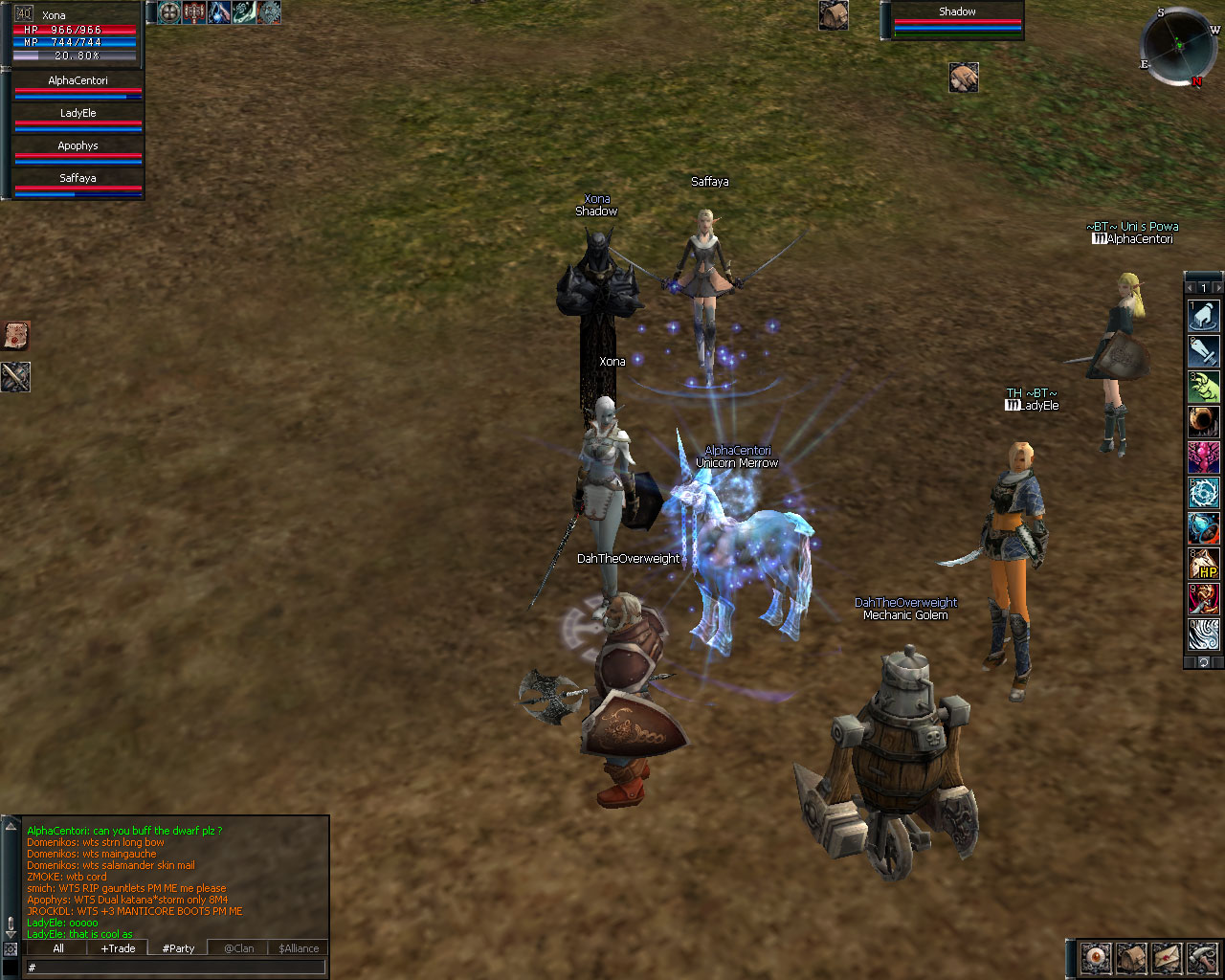Image resolution: width=1225 pixels, height=980 pixels.
Task: Switch to the +Trade chat tab
Action: [118, 948]
